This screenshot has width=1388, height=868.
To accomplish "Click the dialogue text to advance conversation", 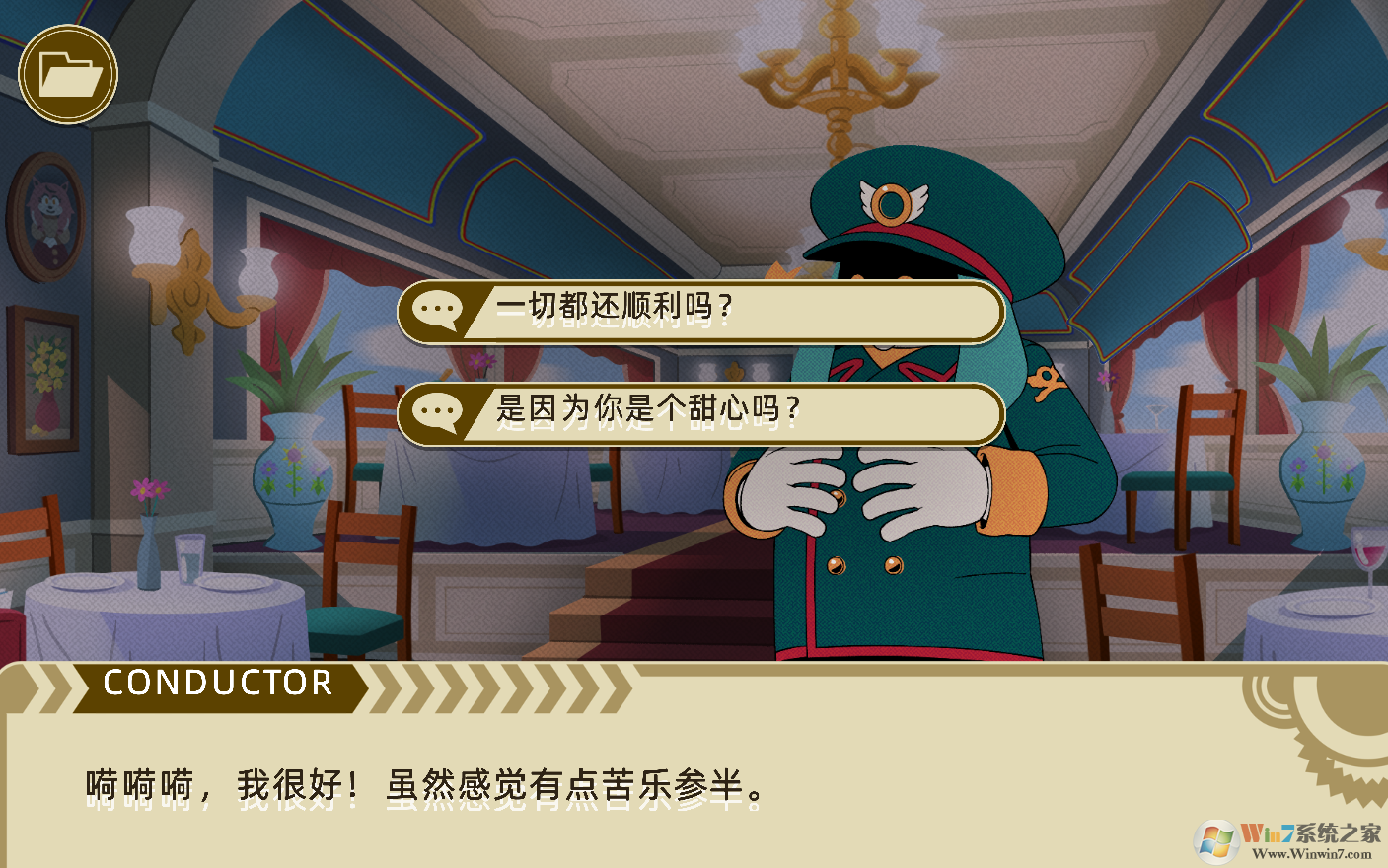I will (x=419, y=782).
